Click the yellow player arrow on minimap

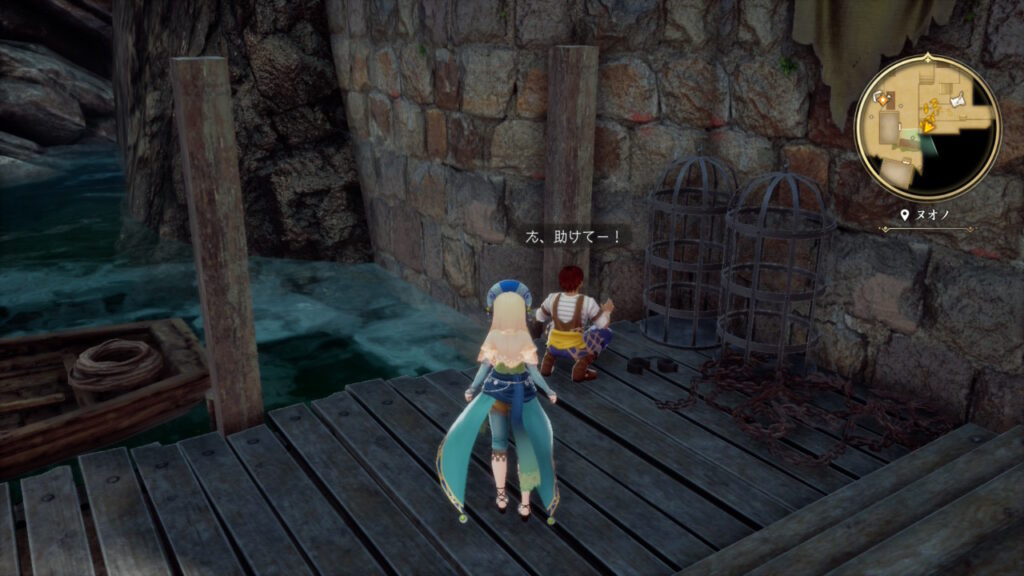click(928, 126)
